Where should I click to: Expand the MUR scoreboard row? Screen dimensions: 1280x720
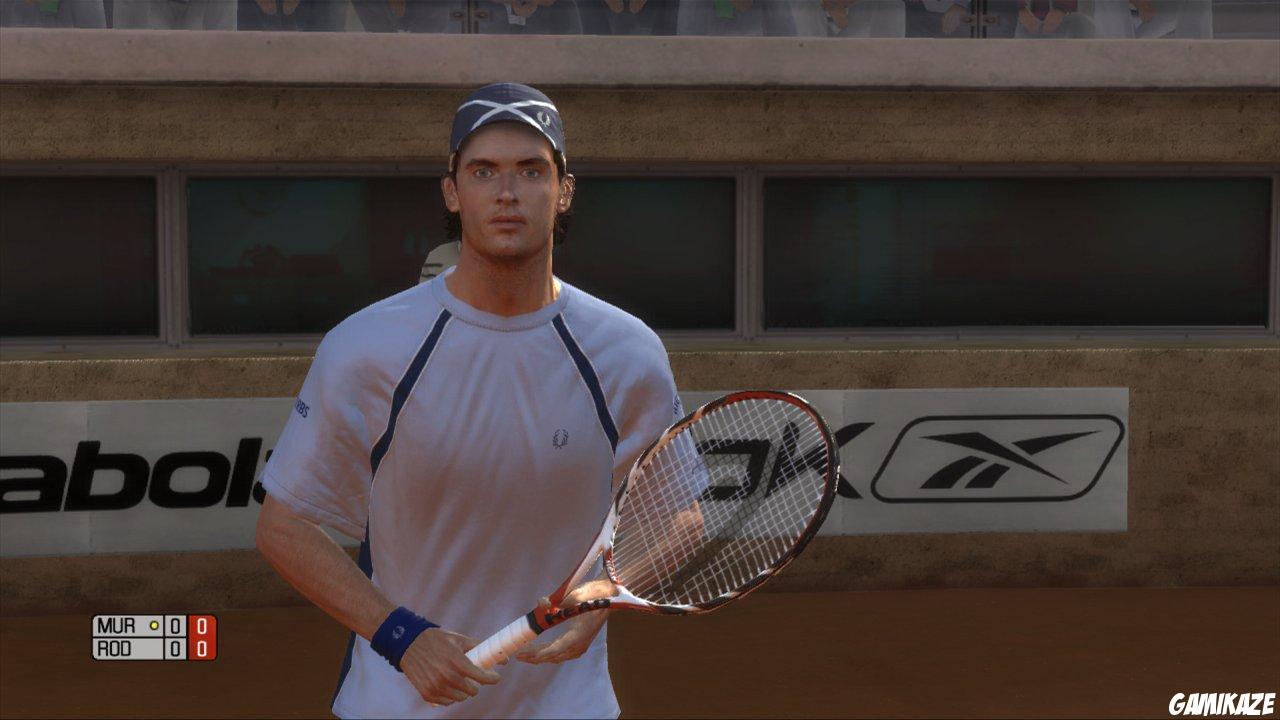tap(140, 625)
